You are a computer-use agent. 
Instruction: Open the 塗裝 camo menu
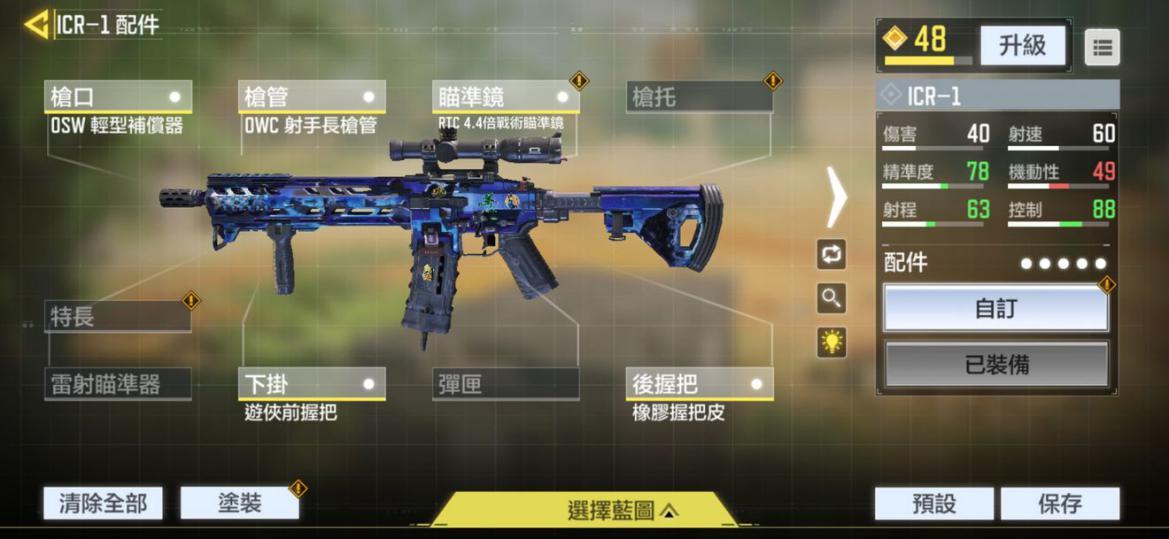pyautogui.click(x=239, y=503)
